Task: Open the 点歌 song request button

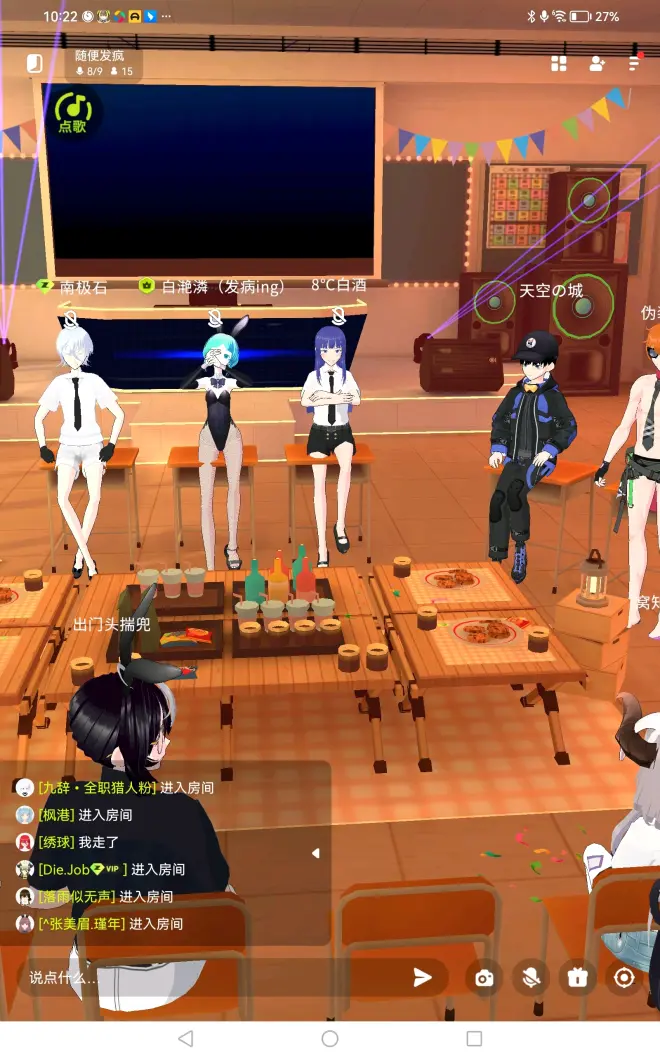Action: 73,113
